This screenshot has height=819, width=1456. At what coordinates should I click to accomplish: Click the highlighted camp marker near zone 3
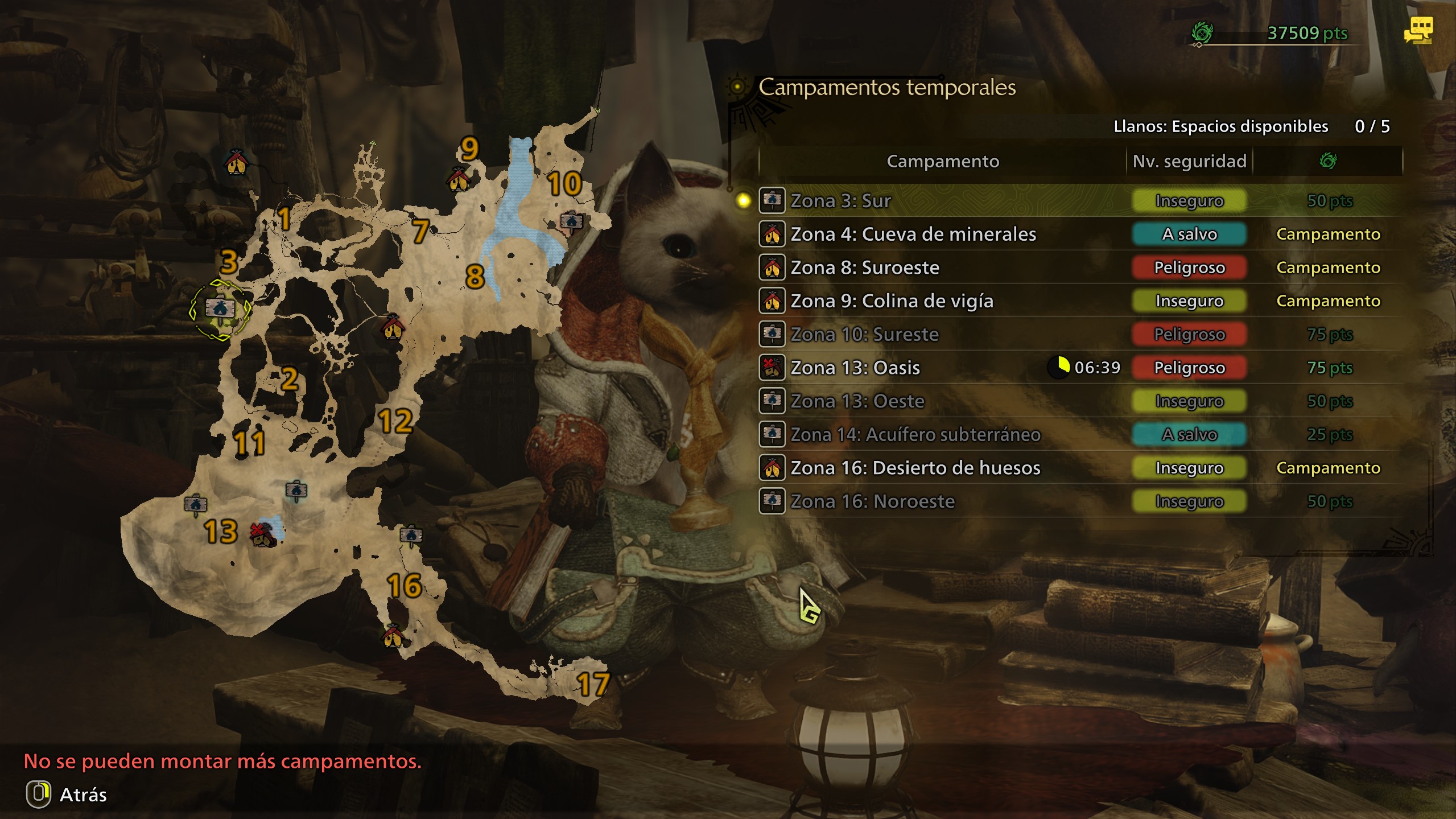click(x=220, y=310)
